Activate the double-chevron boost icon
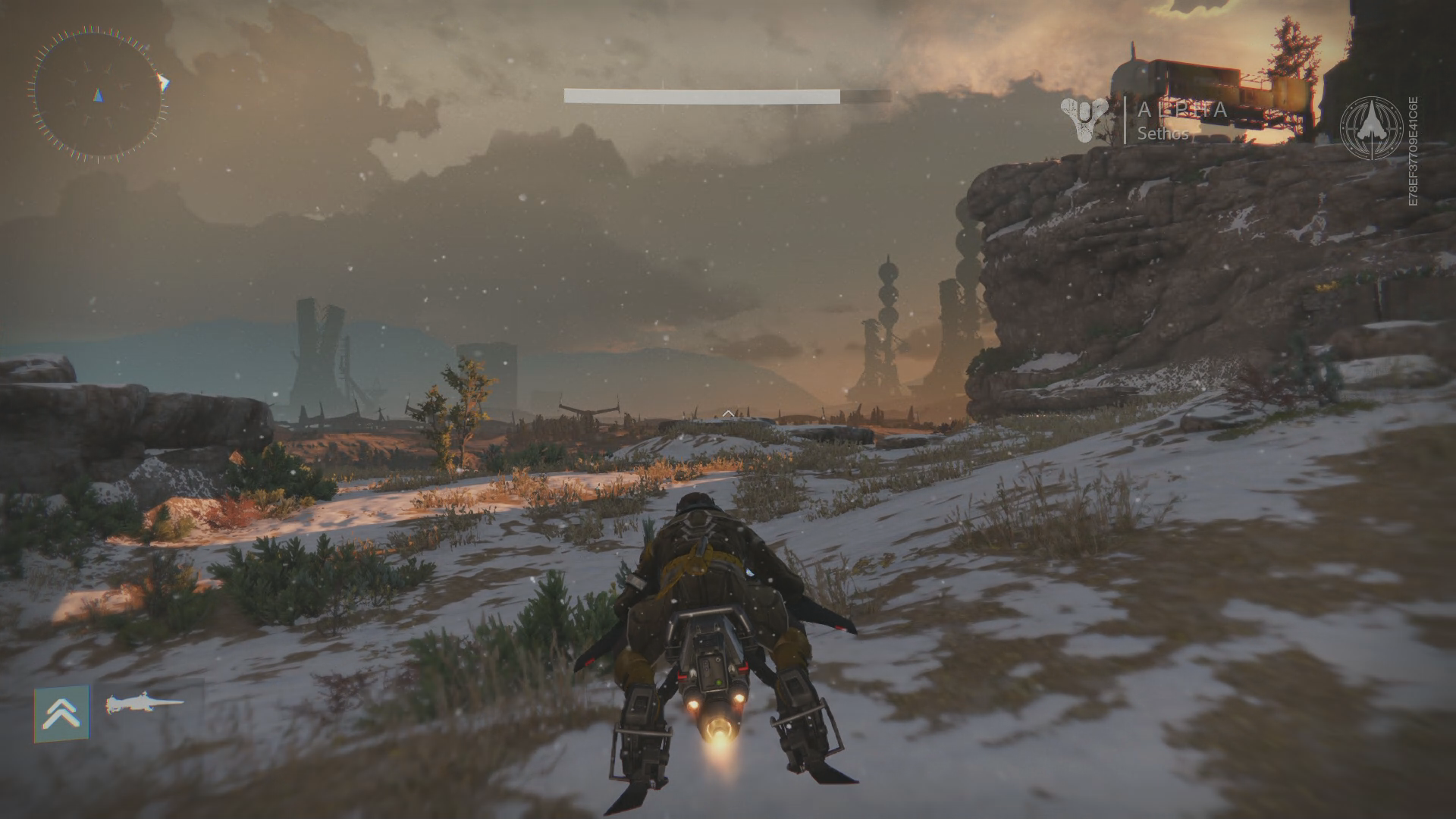This screenshot has height=819, width=1456. [x=61, y=713]
